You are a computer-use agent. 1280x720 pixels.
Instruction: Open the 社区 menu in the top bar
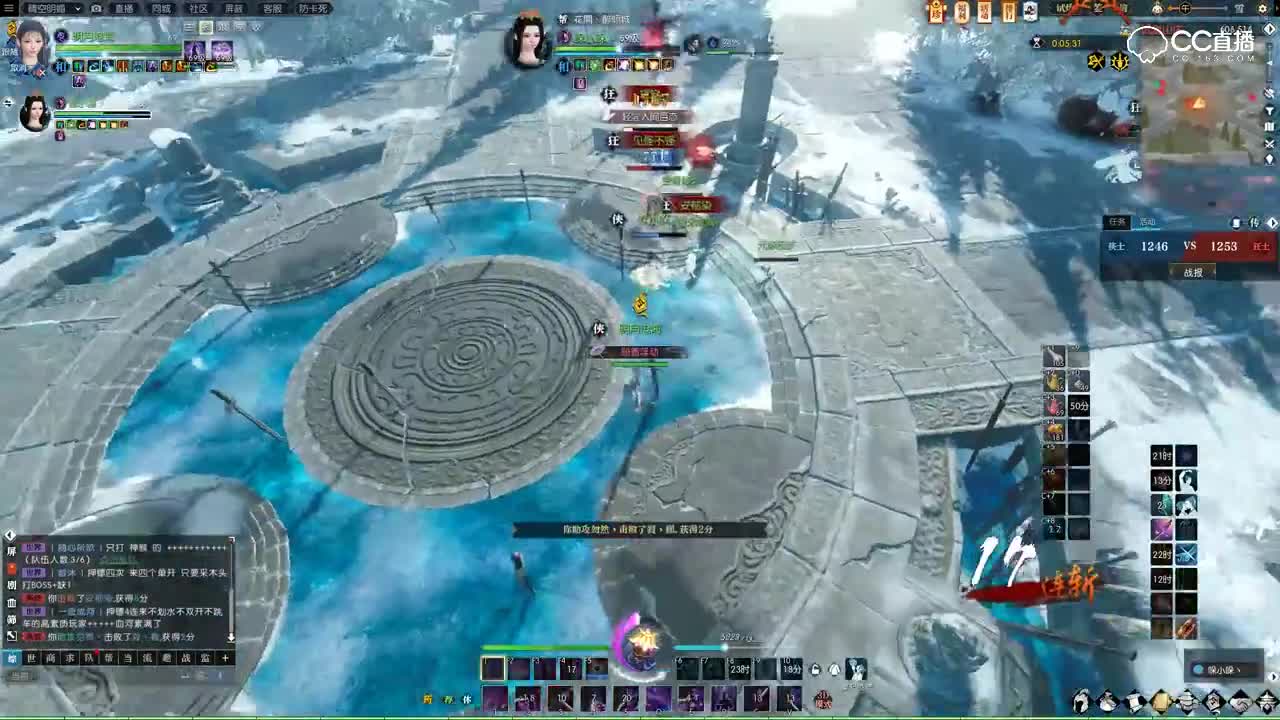click(x=193, y=9)
